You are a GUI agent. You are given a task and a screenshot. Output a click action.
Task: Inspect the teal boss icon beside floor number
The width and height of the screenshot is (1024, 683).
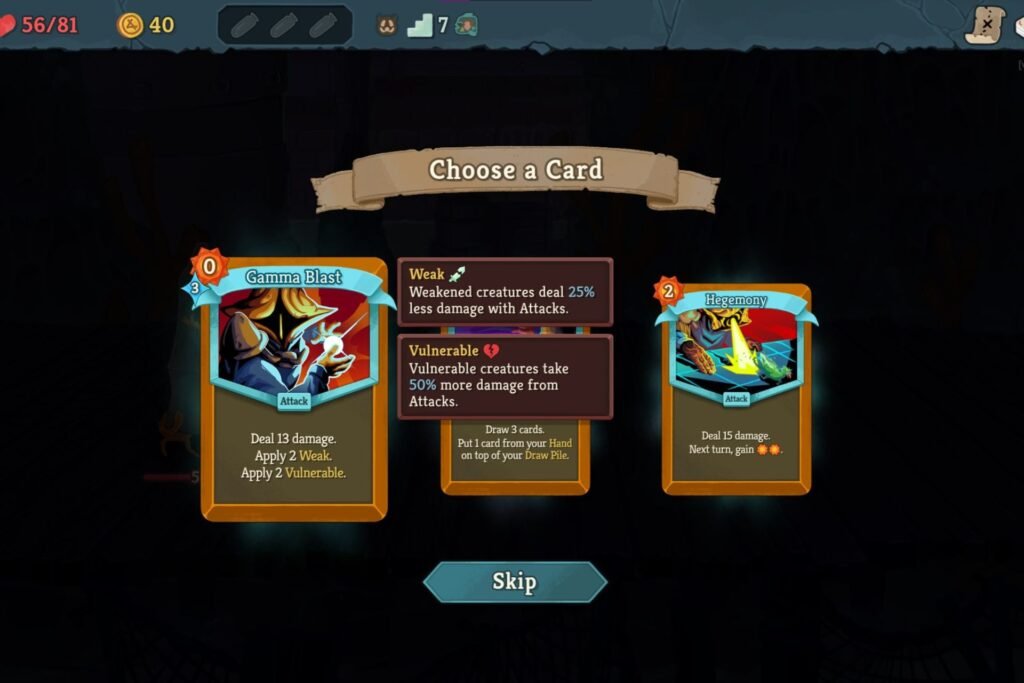coord(466,25)
